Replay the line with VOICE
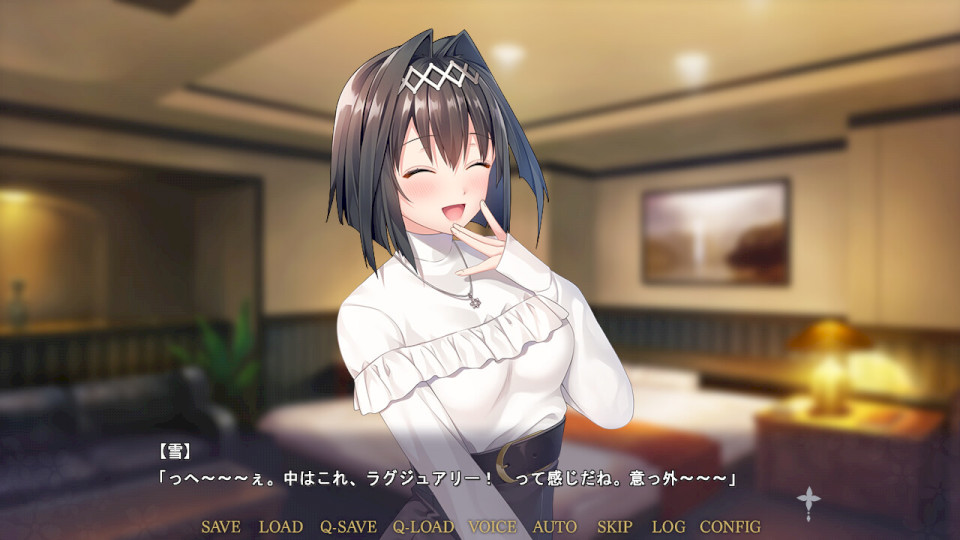This screenshot has width=960, height=540. (x=492, y=527)
